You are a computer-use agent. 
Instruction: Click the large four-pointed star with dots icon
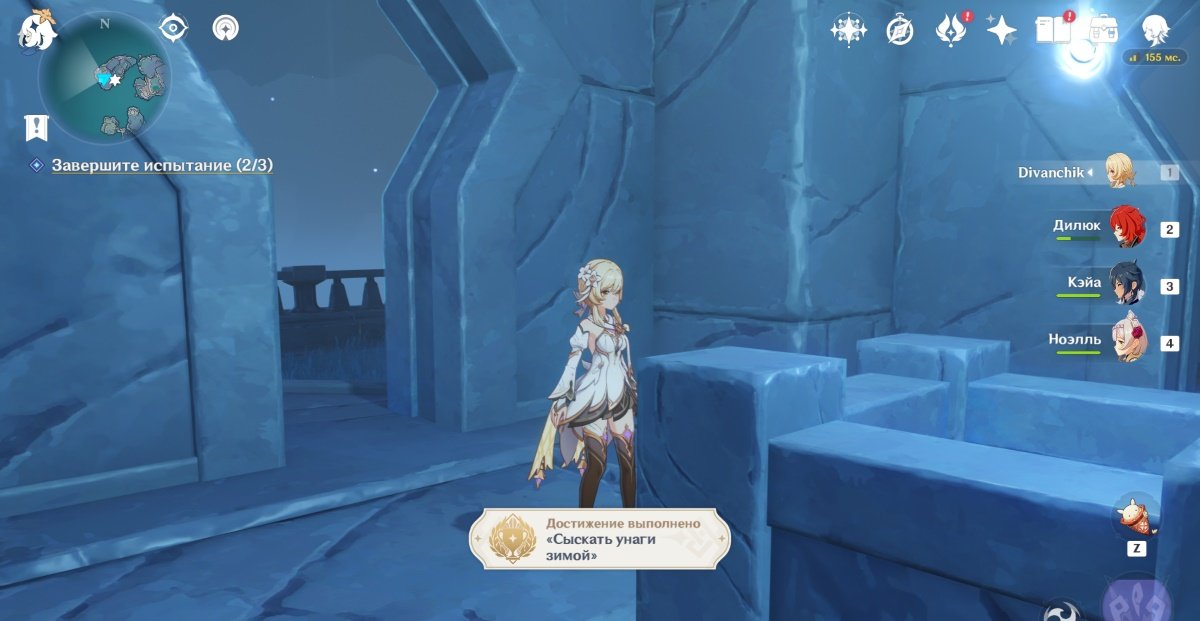tap(848, 30)
